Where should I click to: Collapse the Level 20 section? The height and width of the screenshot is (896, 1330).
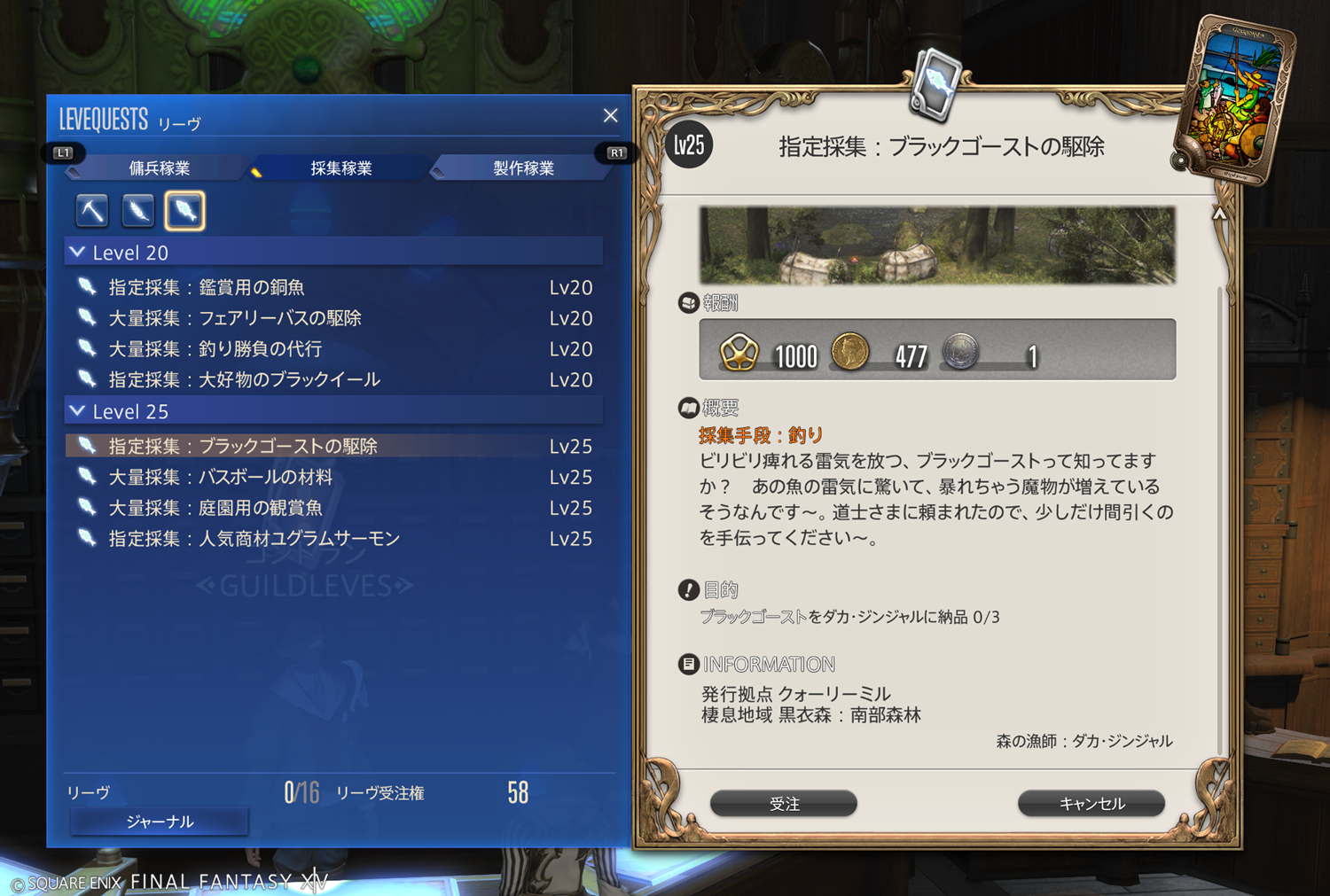79,253
